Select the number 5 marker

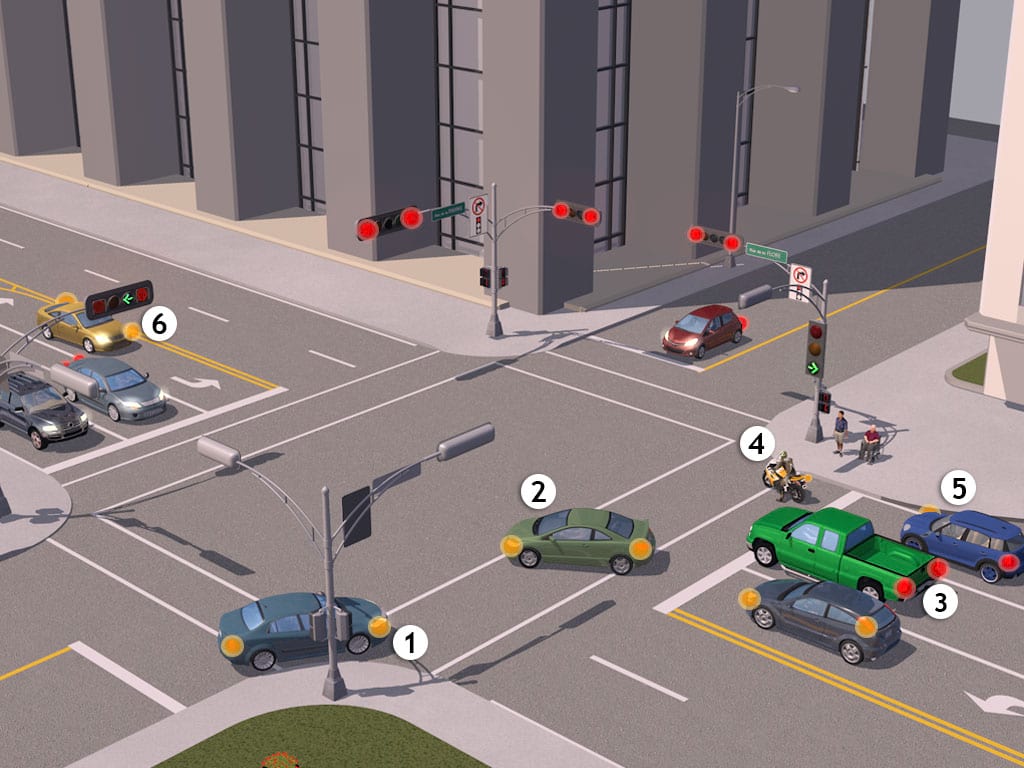pos(959,488)
